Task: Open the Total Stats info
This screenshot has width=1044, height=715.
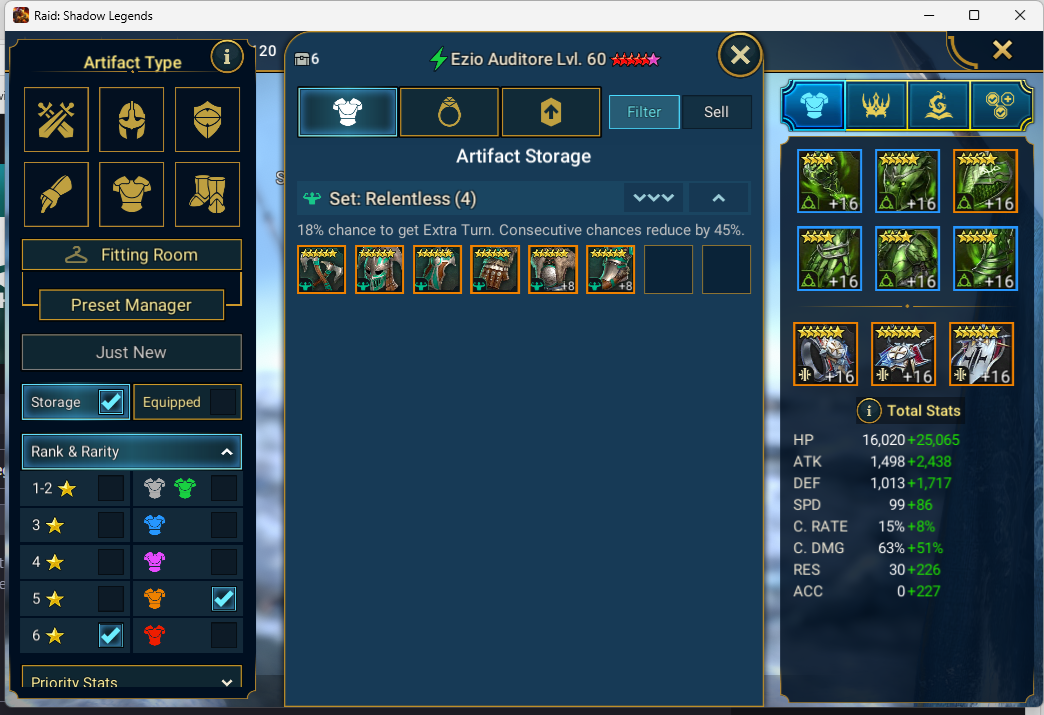Action: point(869,411)
